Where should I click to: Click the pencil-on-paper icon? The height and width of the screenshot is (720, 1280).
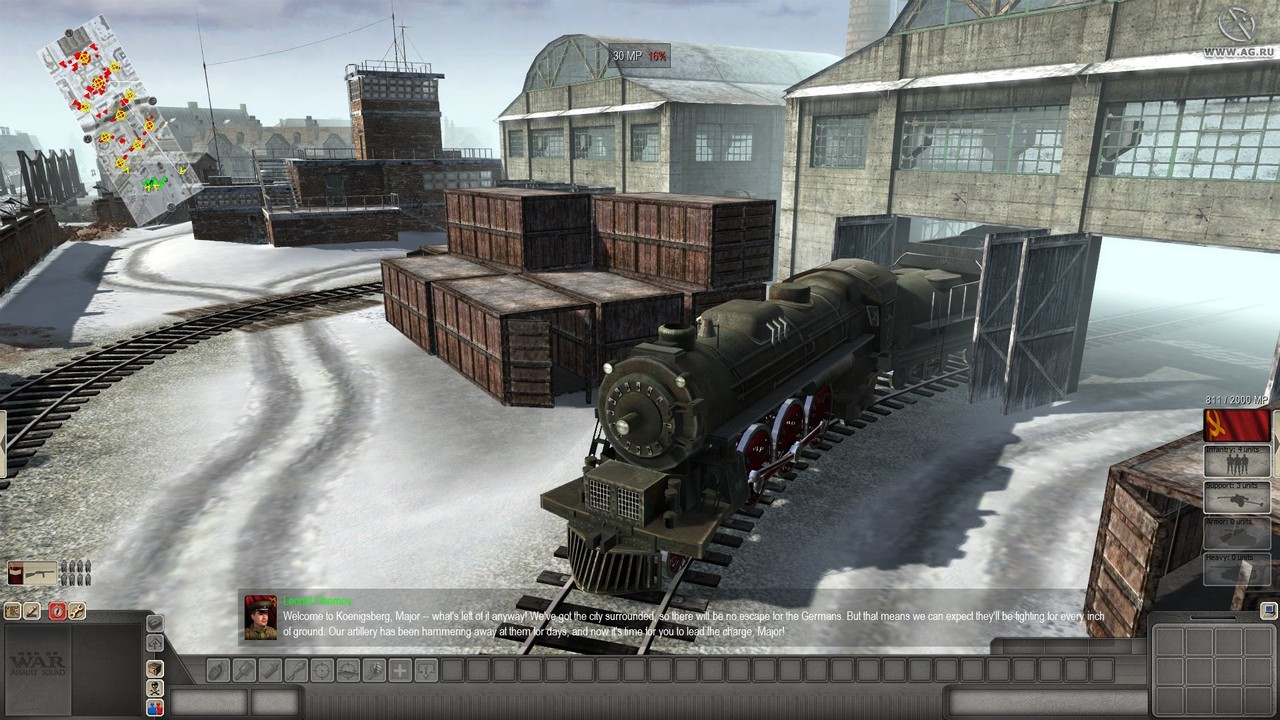(x=33, y=611)
